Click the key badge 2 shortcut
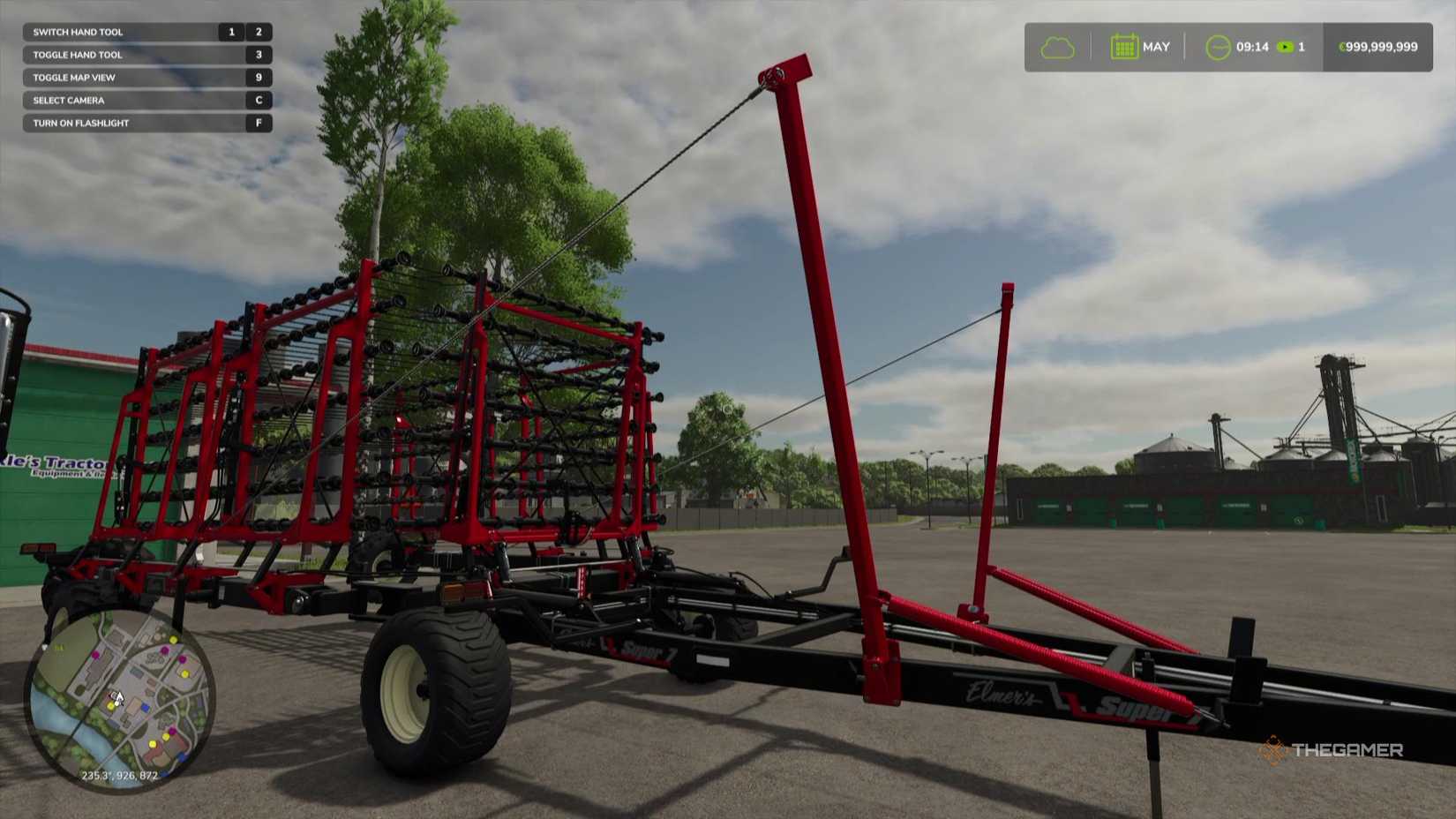The height and width of the screenshot is (819, 1456). point(258,31)
